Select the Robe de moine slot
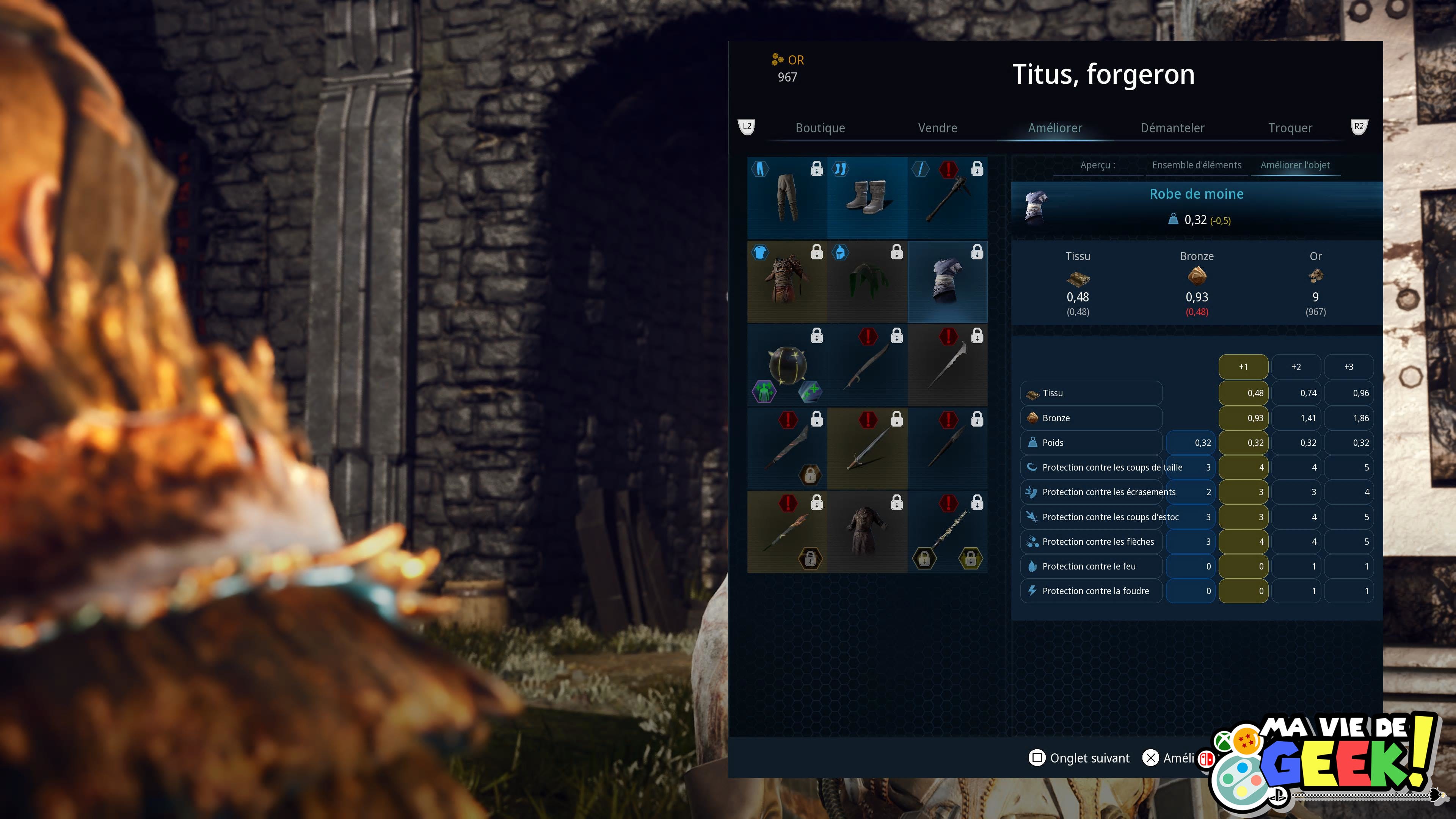1456x819 pixels. [947, 281]
